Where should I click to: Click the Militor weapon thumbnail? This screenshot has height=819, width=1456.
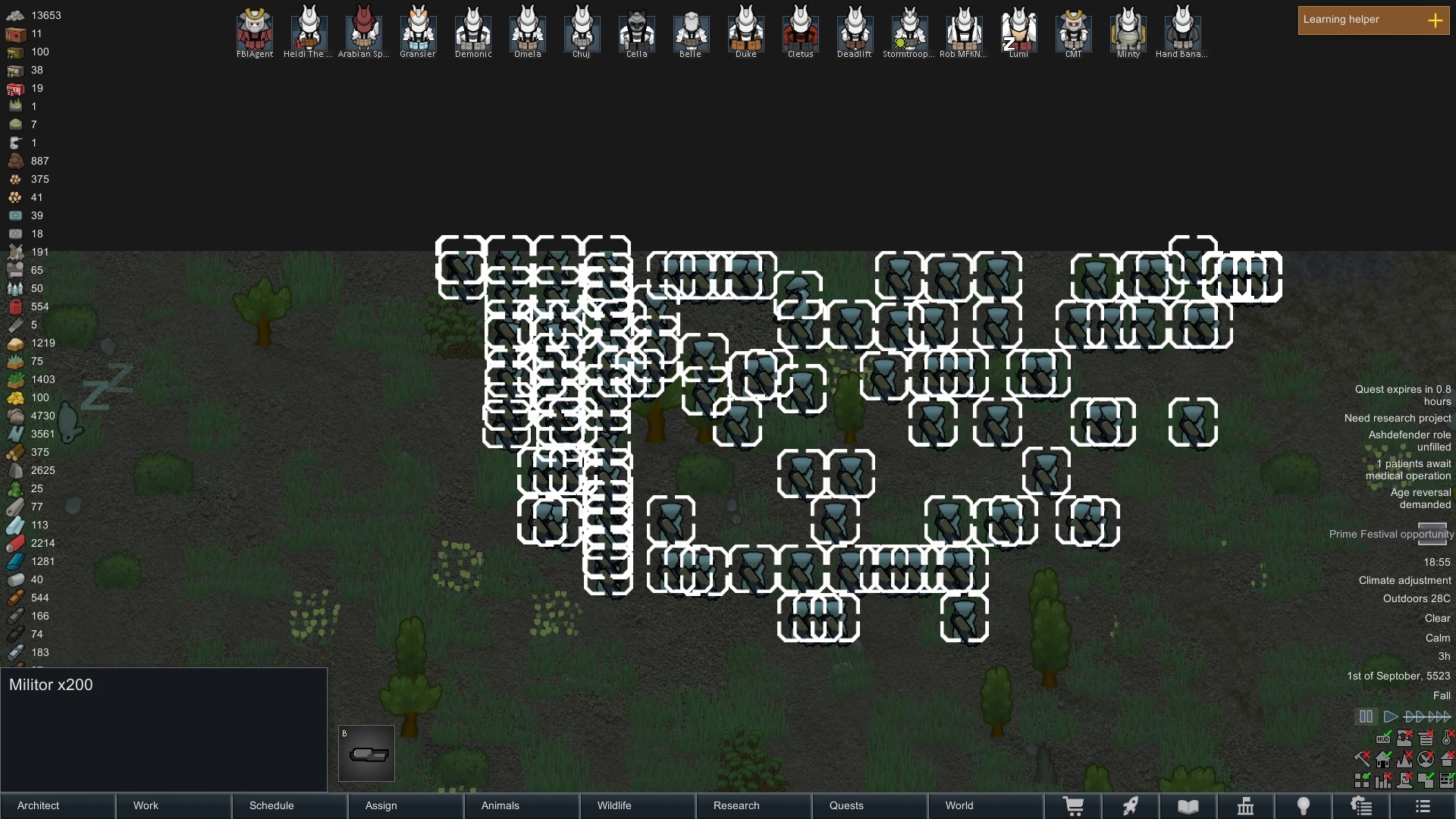(367, 753)
